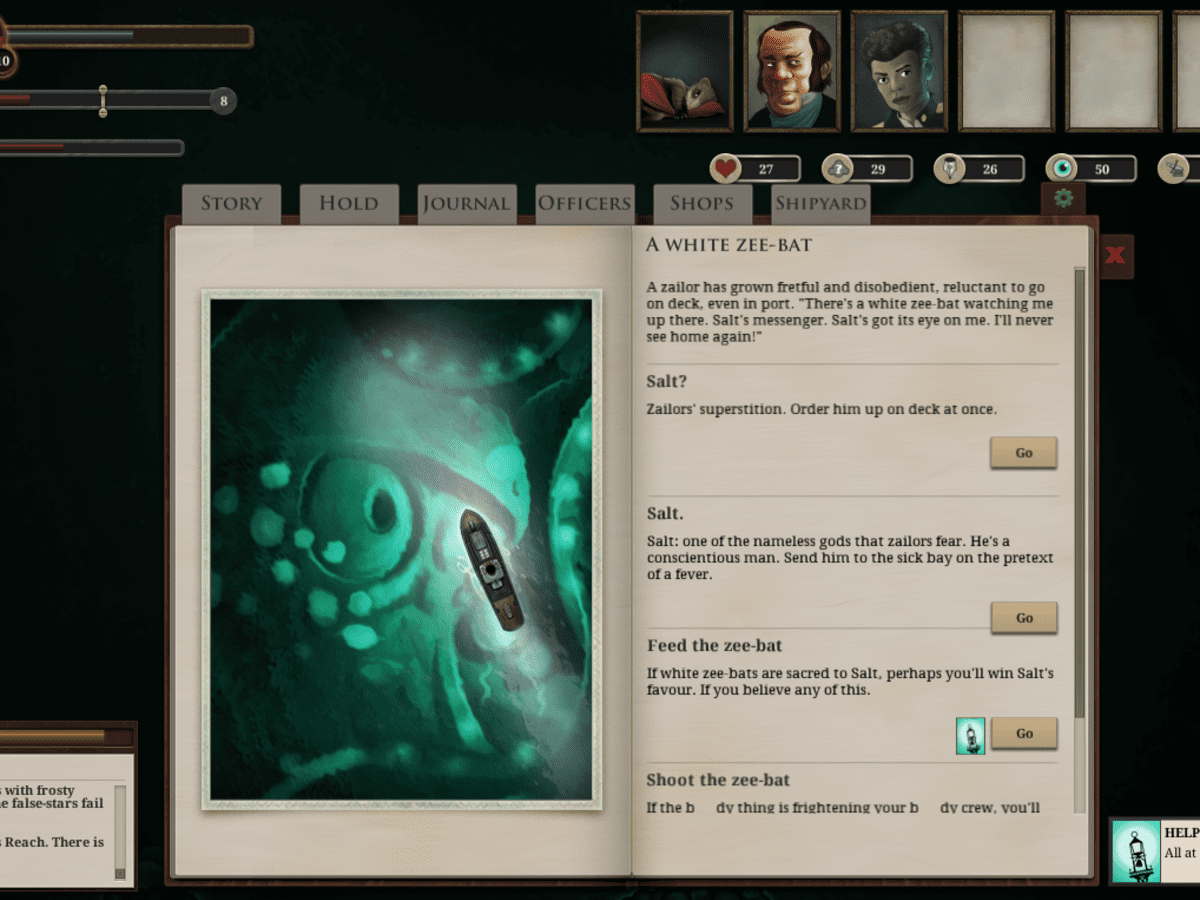Open the Shipyard tab
The image size is (1200, 900).
(820, 204)
